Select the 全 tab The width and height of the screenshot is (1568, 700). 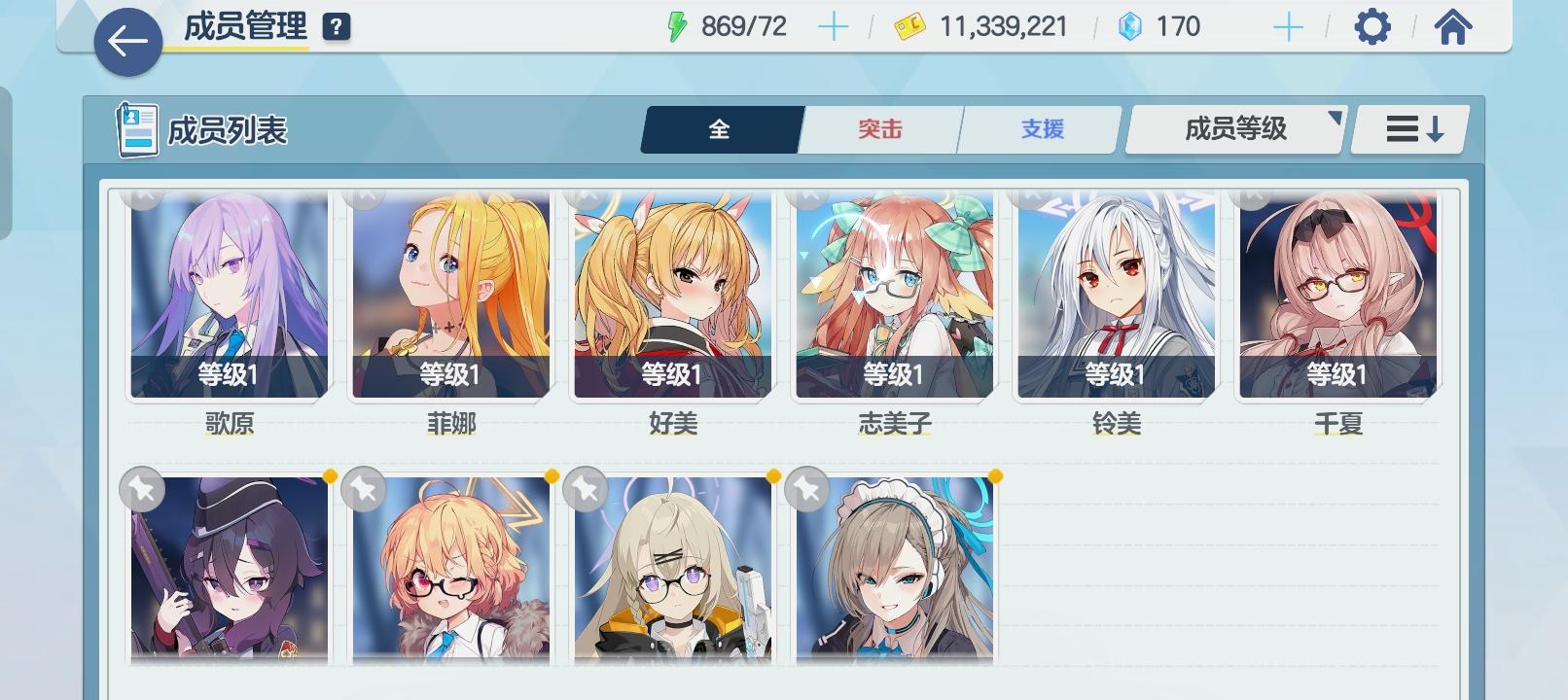pos(720,127)
